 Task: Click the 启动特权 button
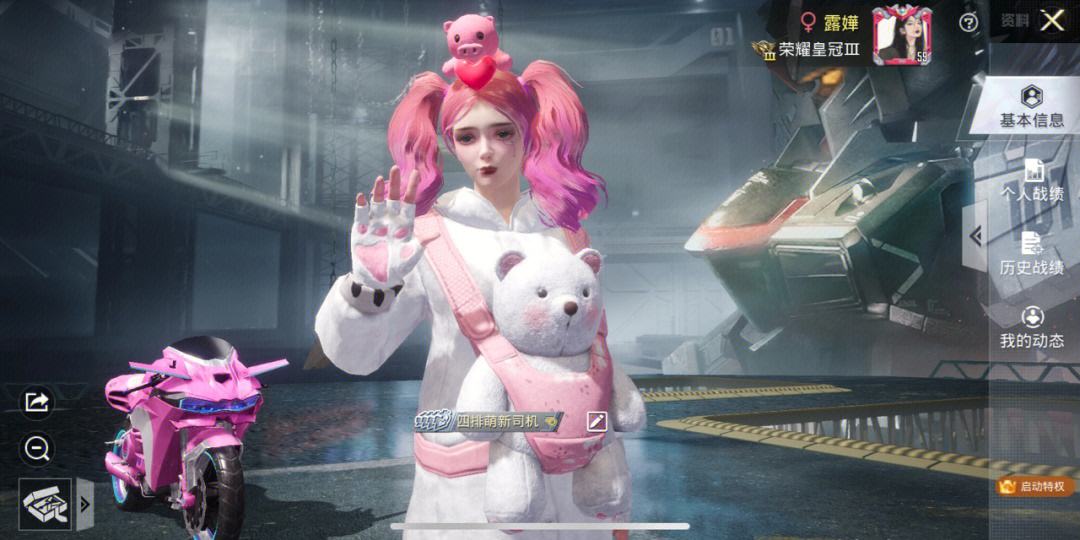tap(1035, 486)
